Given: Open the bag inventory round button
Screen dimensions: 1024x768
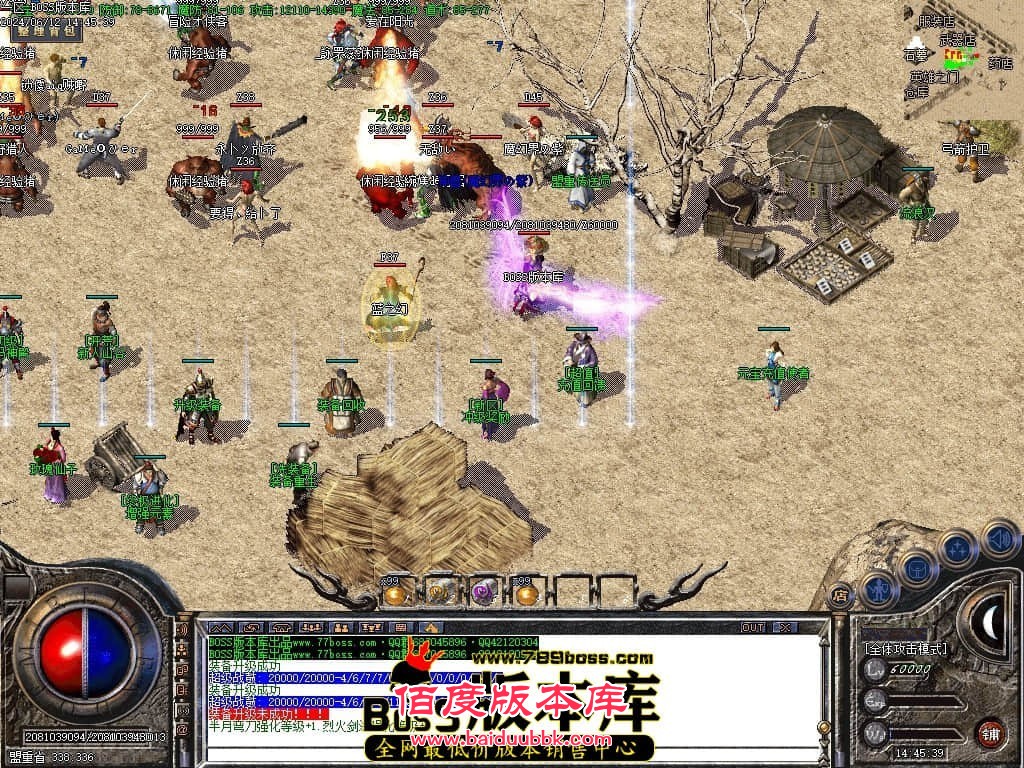Looking at the screenshot, I should [916, 568].
